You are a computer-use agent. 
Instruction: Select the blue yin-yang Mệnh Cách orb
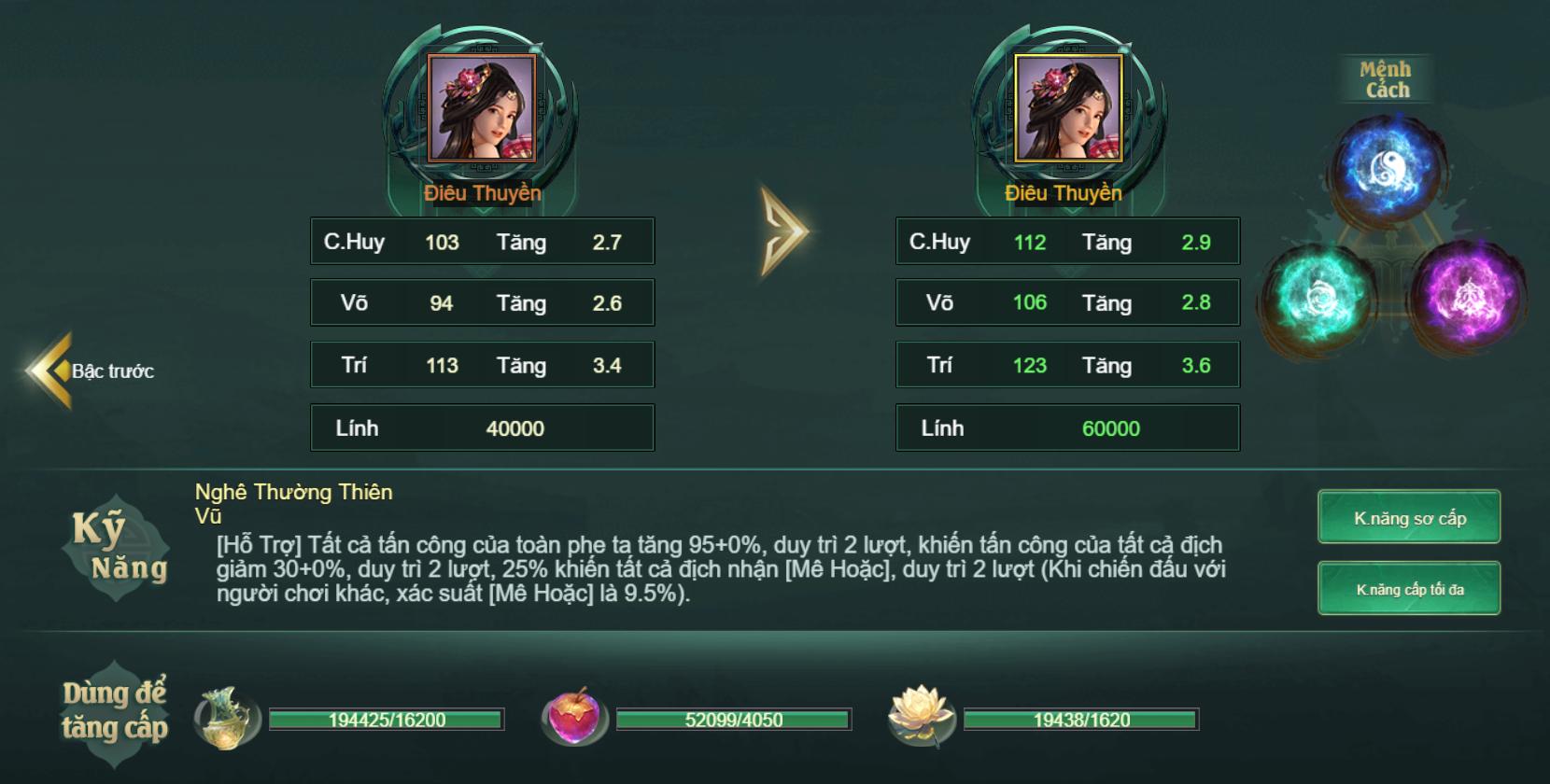click(x=1387, y=171)
